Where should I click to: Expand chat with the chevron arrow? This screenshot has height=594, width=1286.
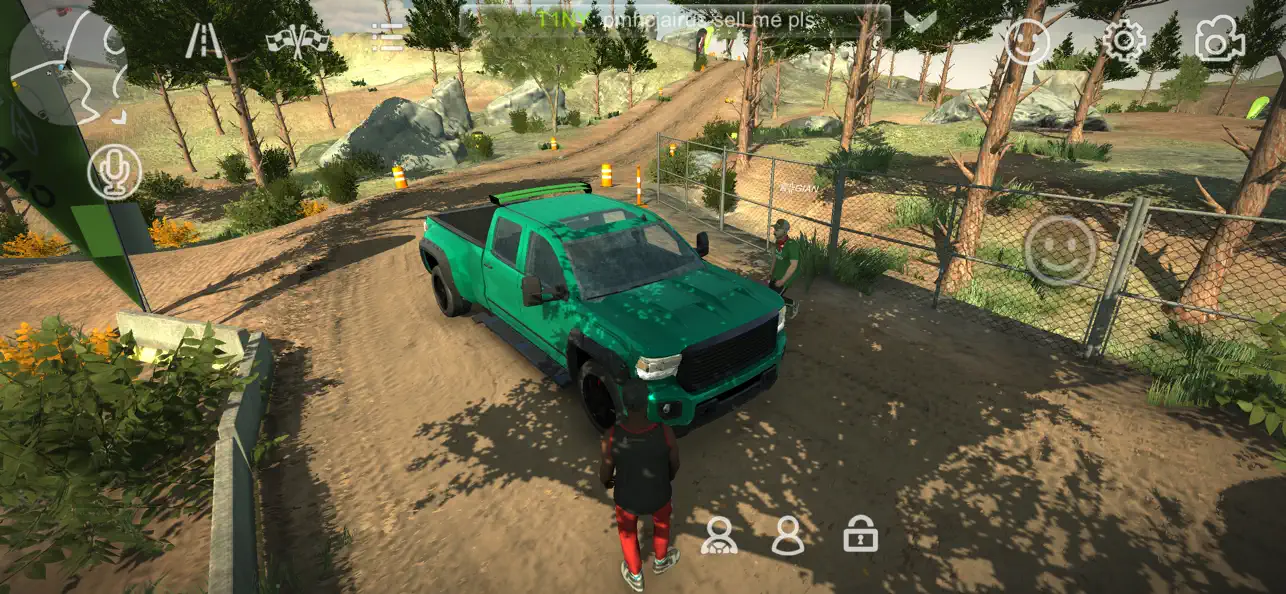pyautogui.click(x=920, y=20)
